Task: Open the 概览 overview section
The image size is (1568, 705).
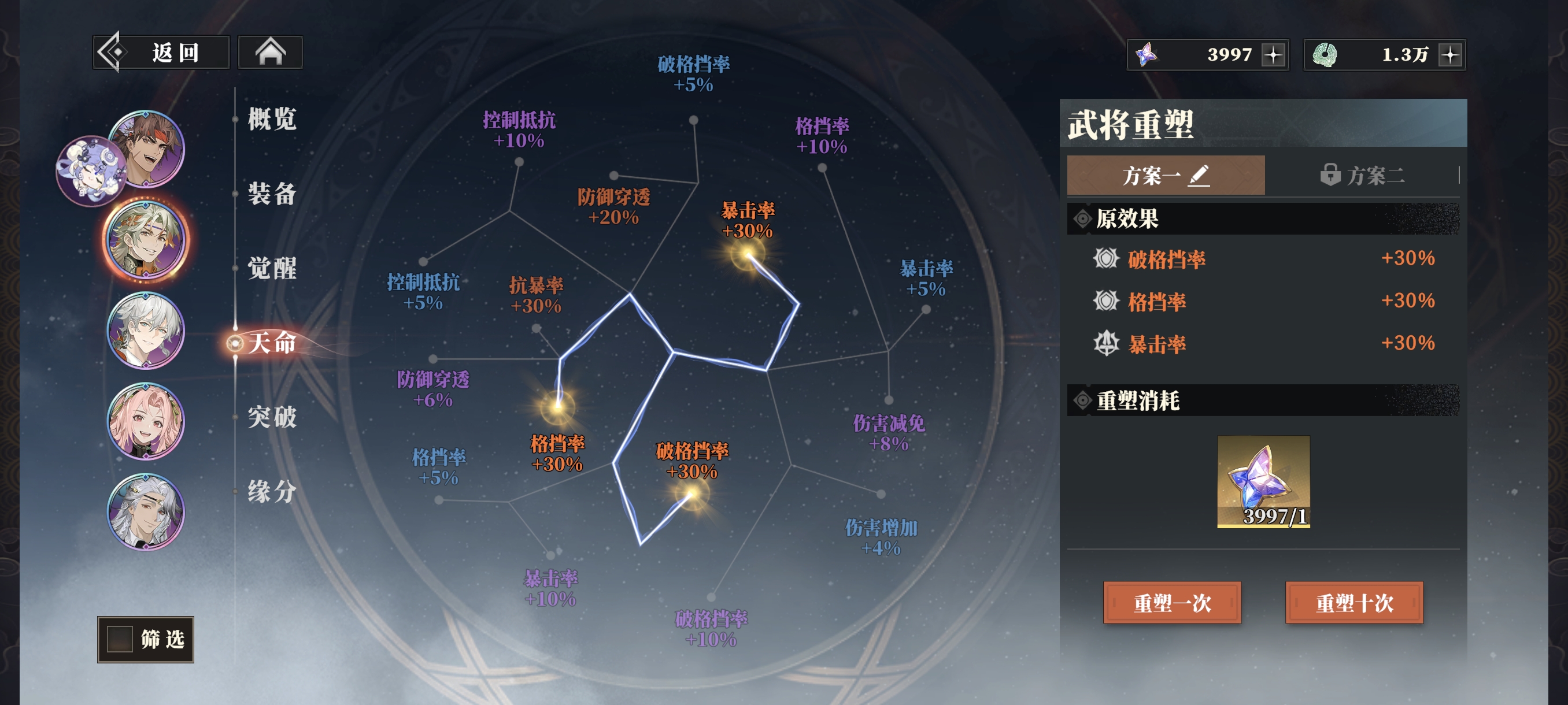Action: pos(272,118)
